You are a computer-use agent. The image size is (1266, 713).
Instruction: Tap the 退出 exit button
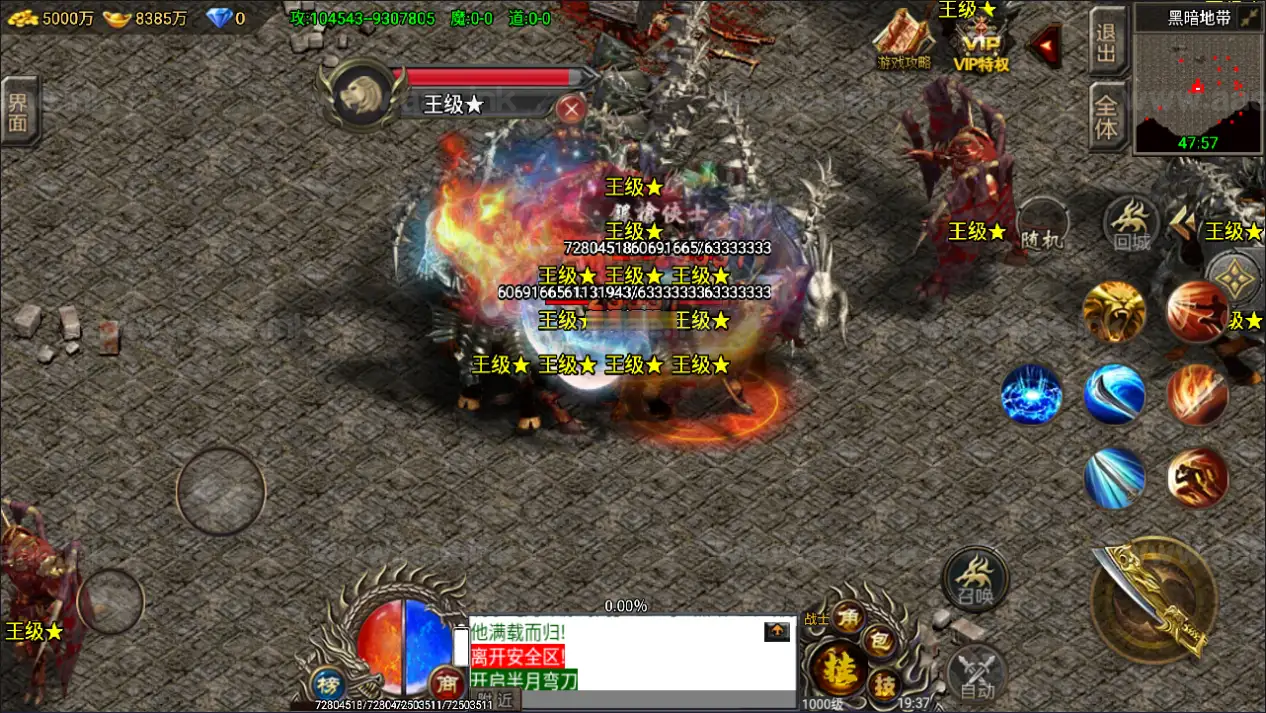pos(1107,40)
